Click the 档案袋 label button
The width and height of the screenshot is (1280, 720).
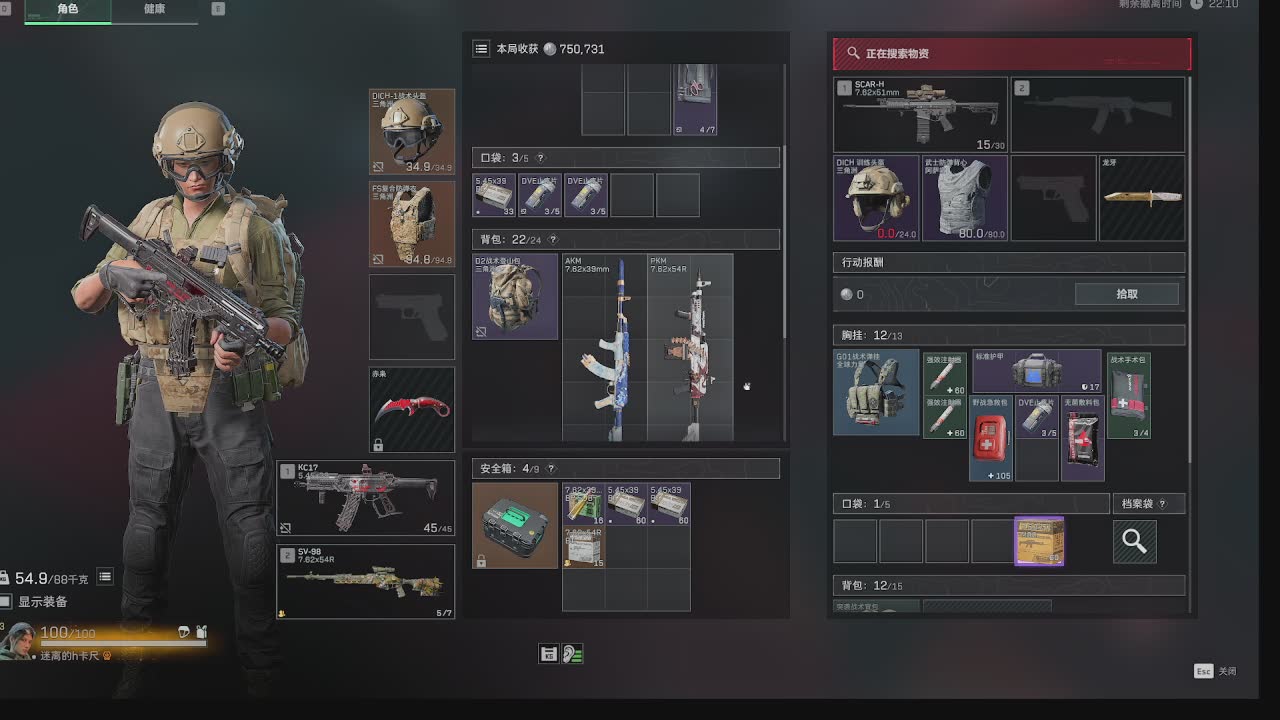click(x=1151, y=504)
